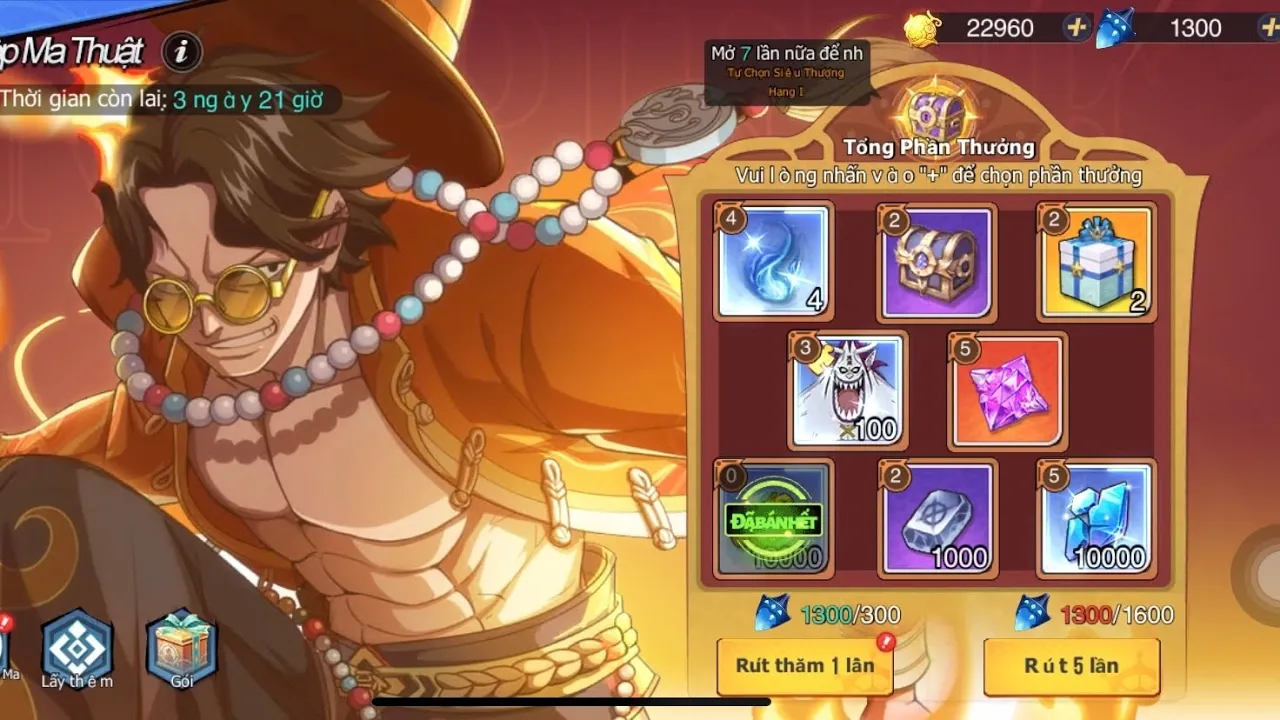1280x720 pixels.
Task: Choose the purple treasure chest reward
Action: pyautogui.click(x=936, y=262)
